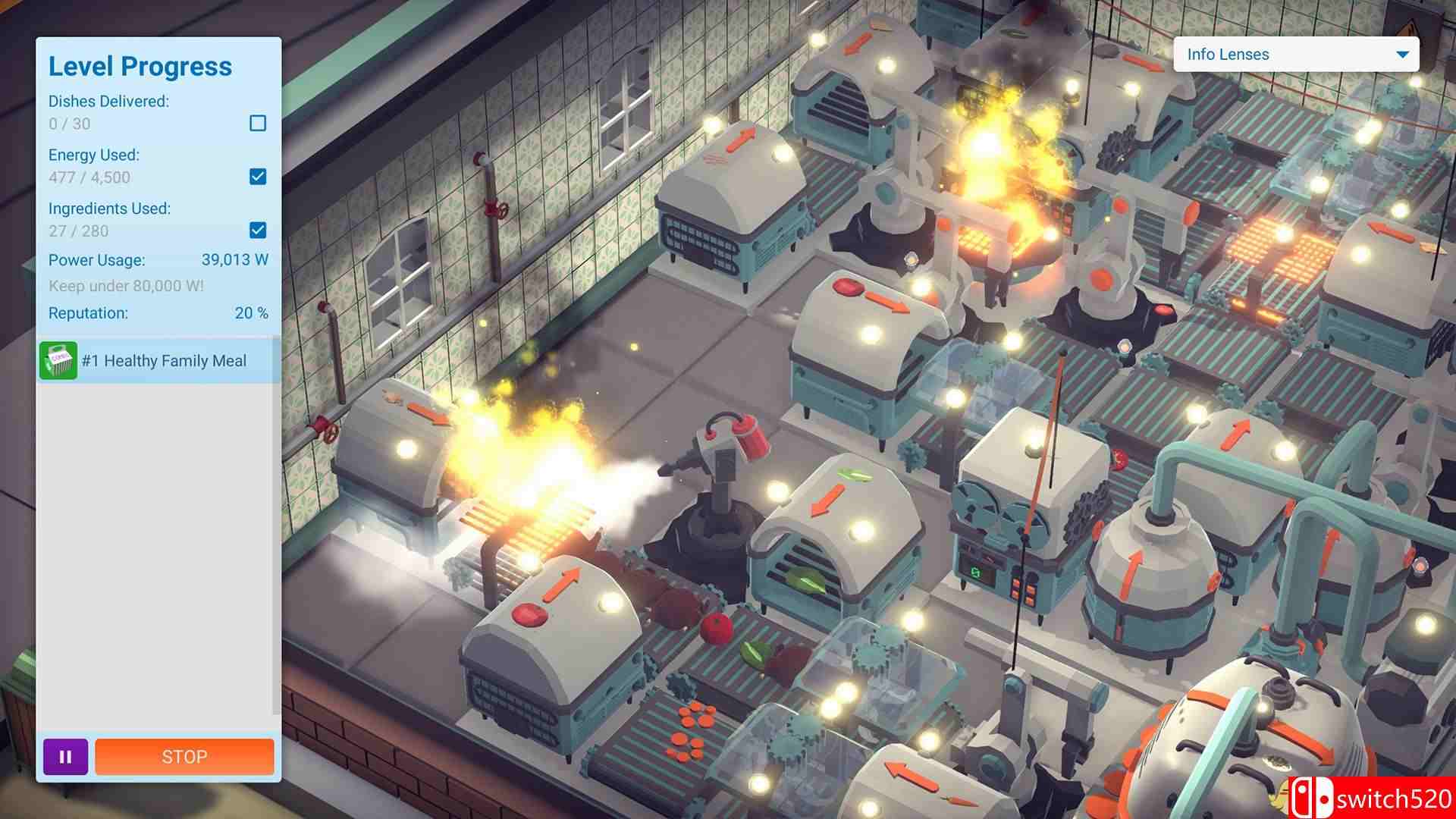The width and height of the screenshot is (1456, 819).
Task: Uncheck the Ingredients Used checkbox
Action: click(x=259, y=230)
